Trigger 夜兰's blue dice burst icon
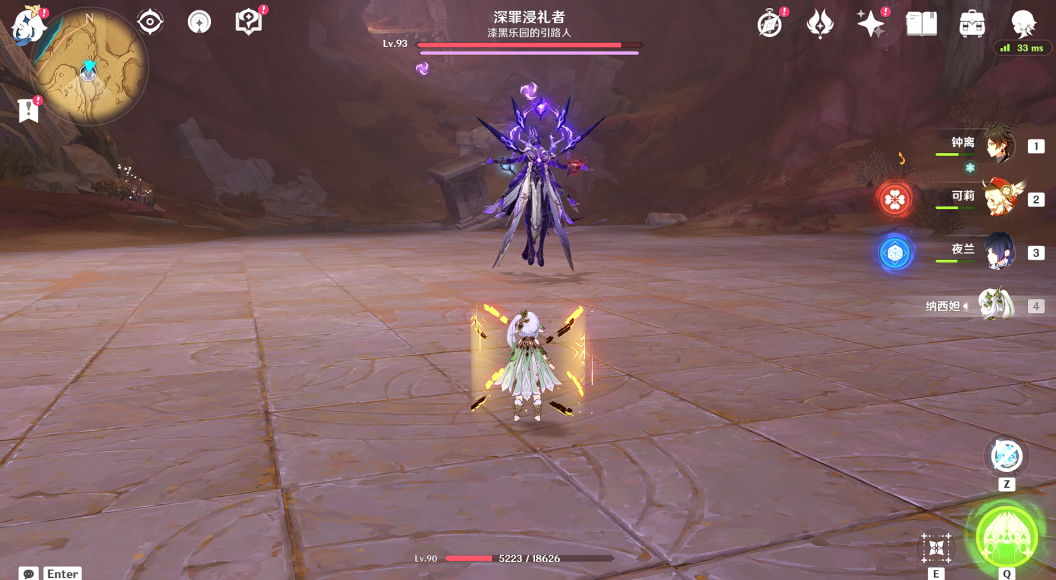Viewport: 1056px width, 580px height. tap(895, 253)
